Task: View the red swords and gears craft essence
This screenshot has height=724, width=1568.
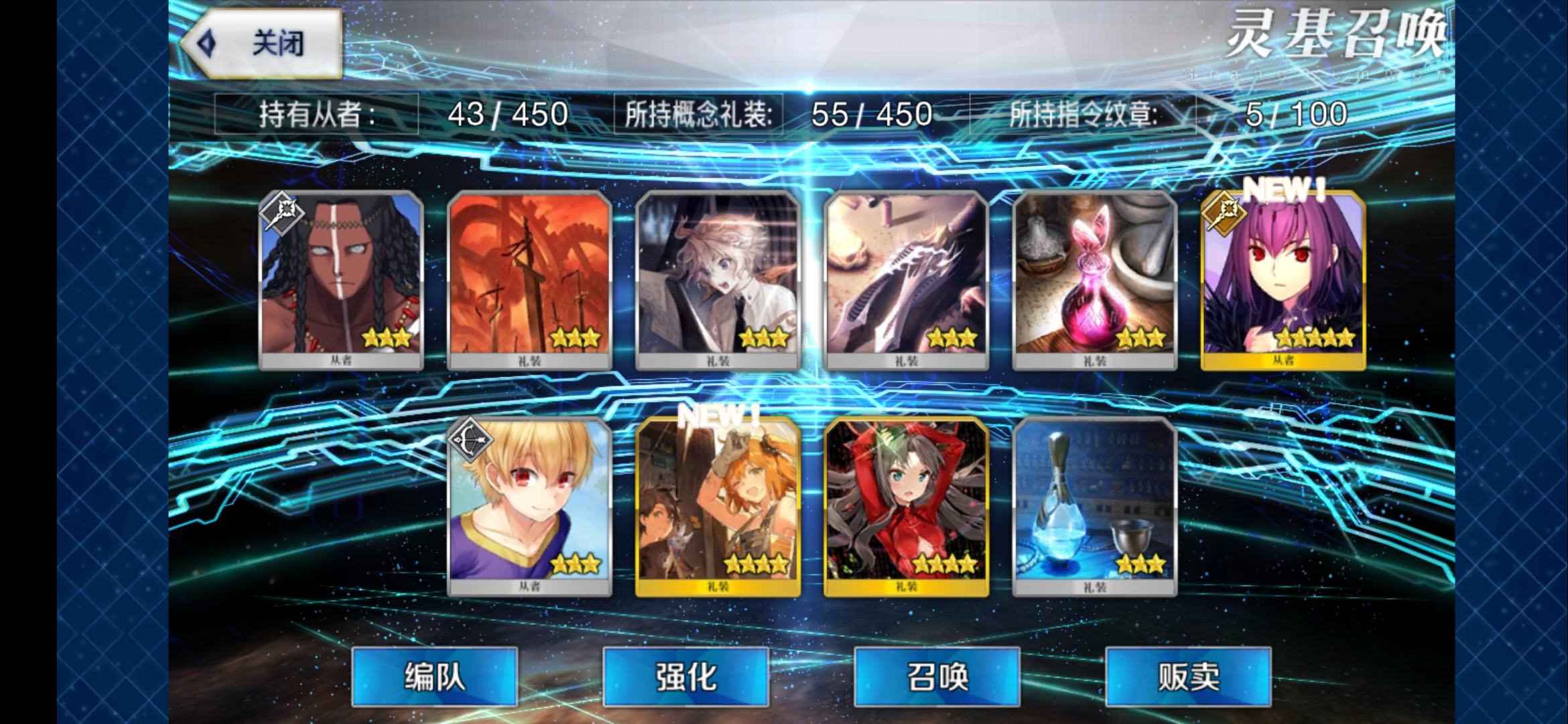Action: (x=529, y=280)
